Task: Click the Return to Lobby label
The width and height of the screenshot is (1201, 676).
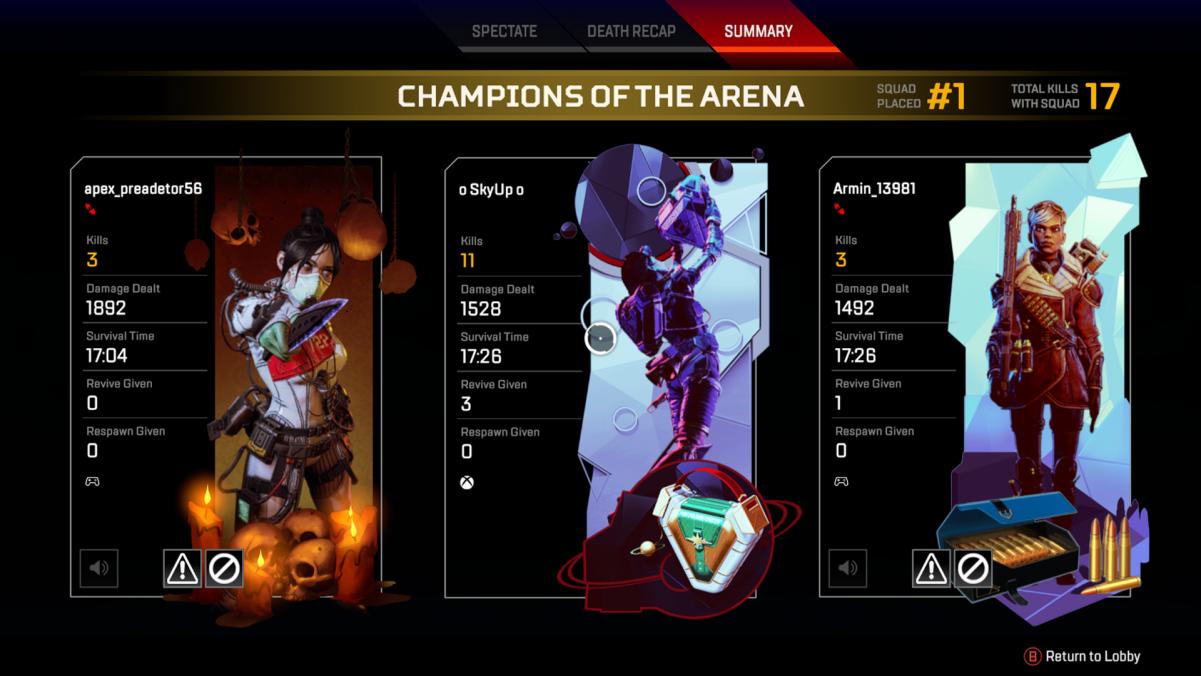Action: 1092,656
